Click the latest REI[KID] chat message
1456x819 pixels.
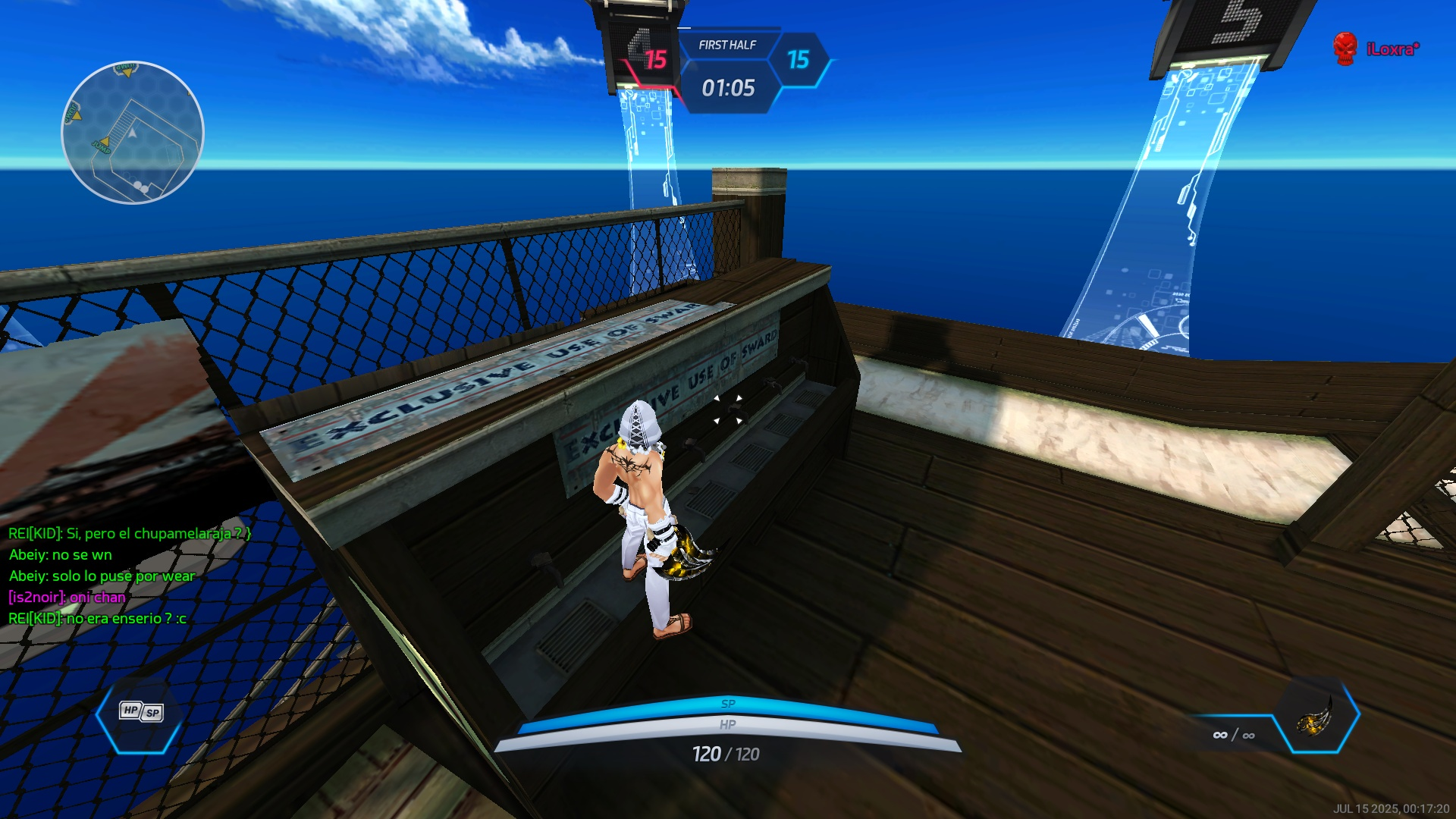click(x=97, y=619)
